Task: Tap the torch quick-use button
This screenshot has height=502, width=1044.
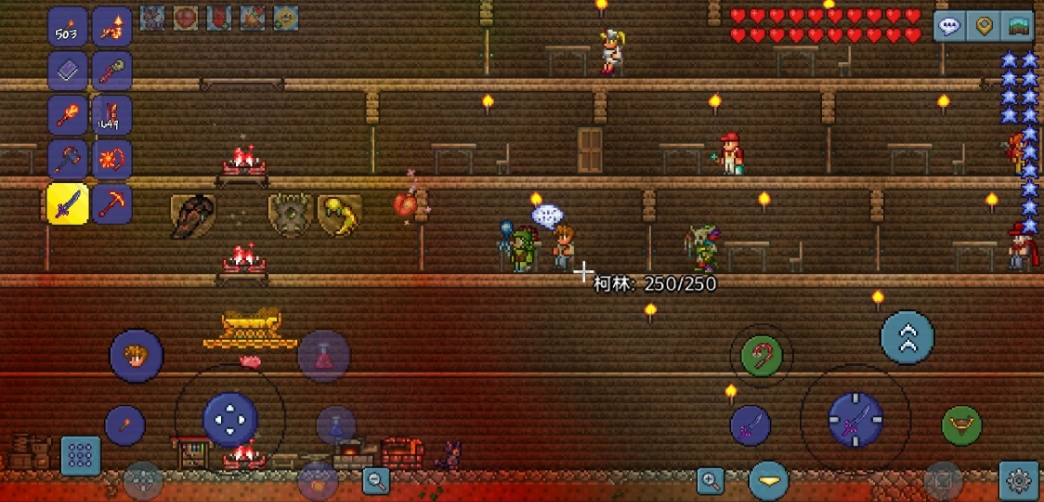Action: pyautogui.click(x=125, y=425)
